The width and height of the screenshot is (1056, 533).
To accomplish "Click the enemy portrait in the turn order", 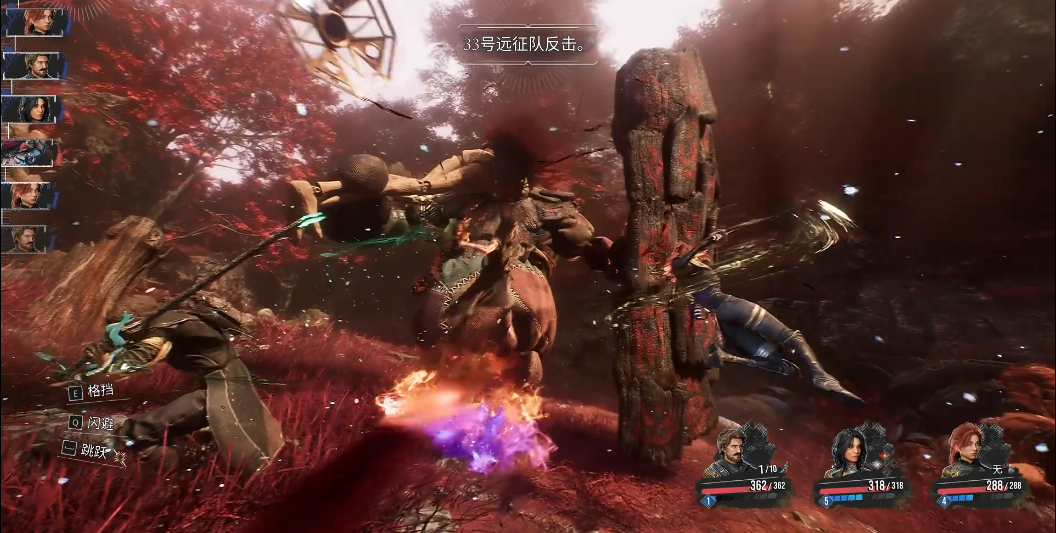I will [30, 153].
